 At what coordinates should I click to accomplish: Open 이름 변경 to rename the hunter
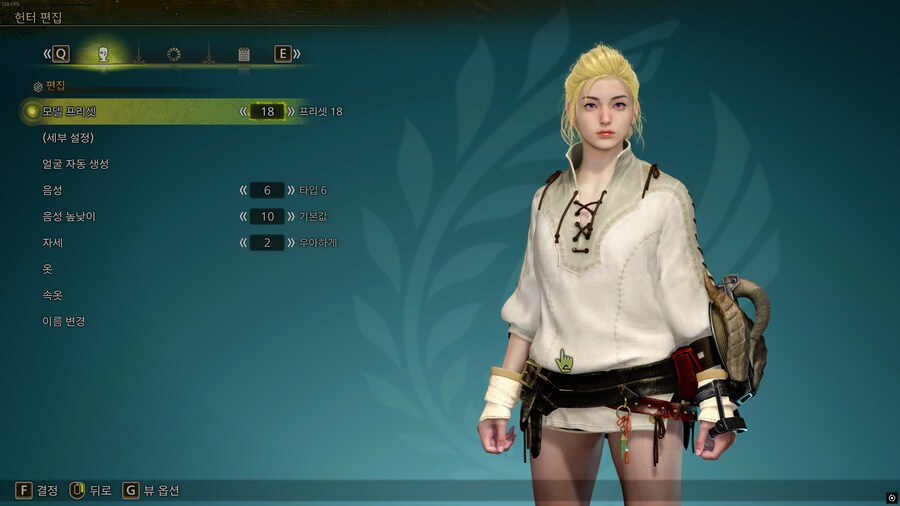[x=63, y=321]
